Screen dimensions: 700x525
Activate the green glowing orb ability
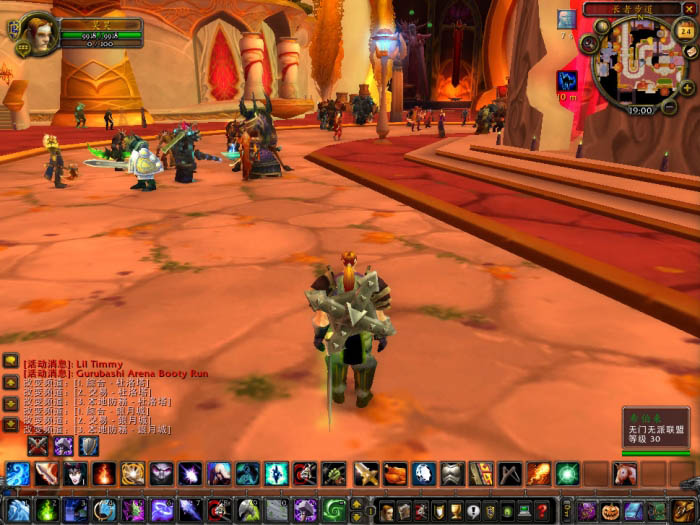[x=568, y=473]
